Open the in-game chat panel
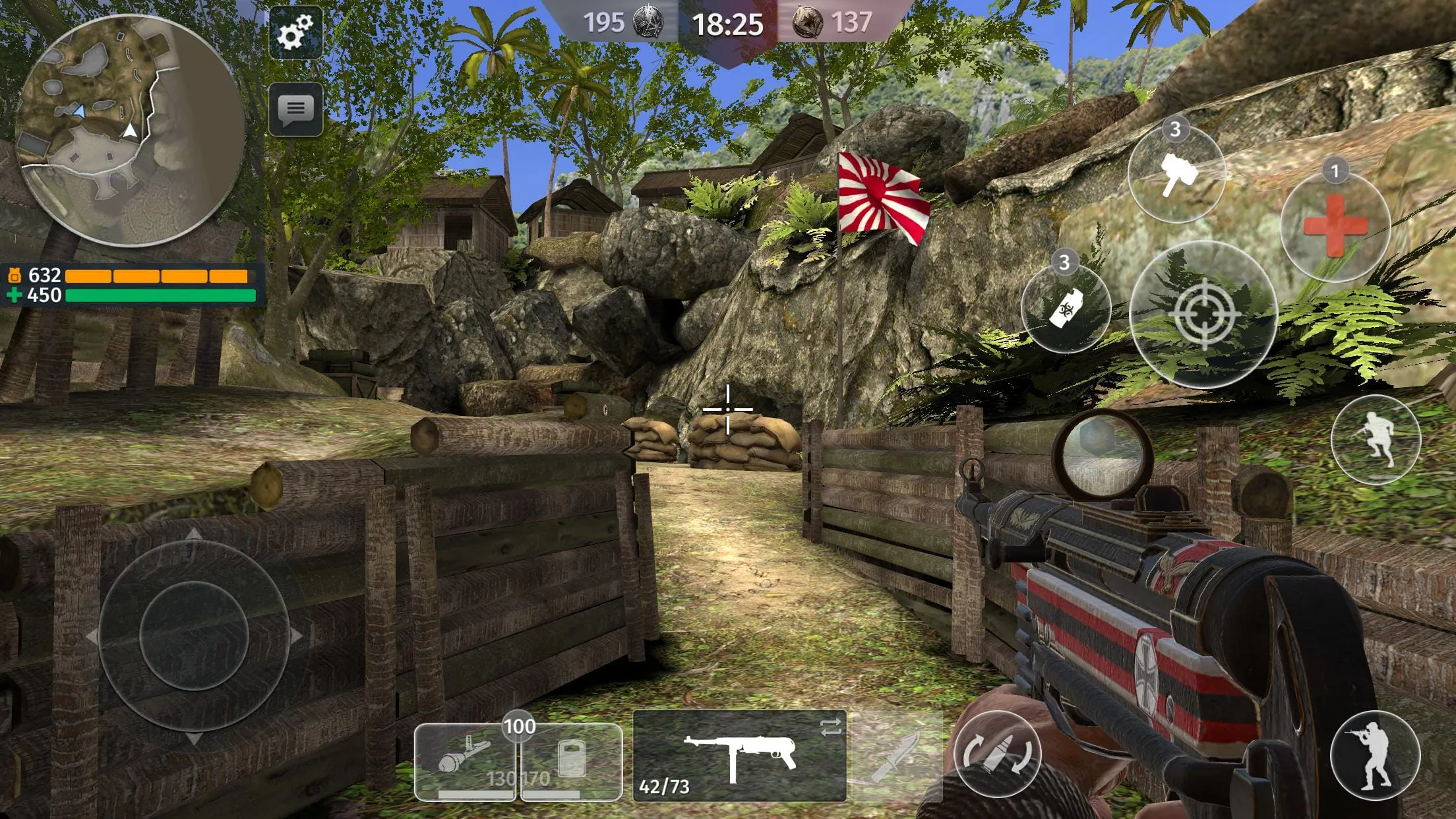Image resolution: width=1456 pixels, height=819 pixels. (295, 109)
